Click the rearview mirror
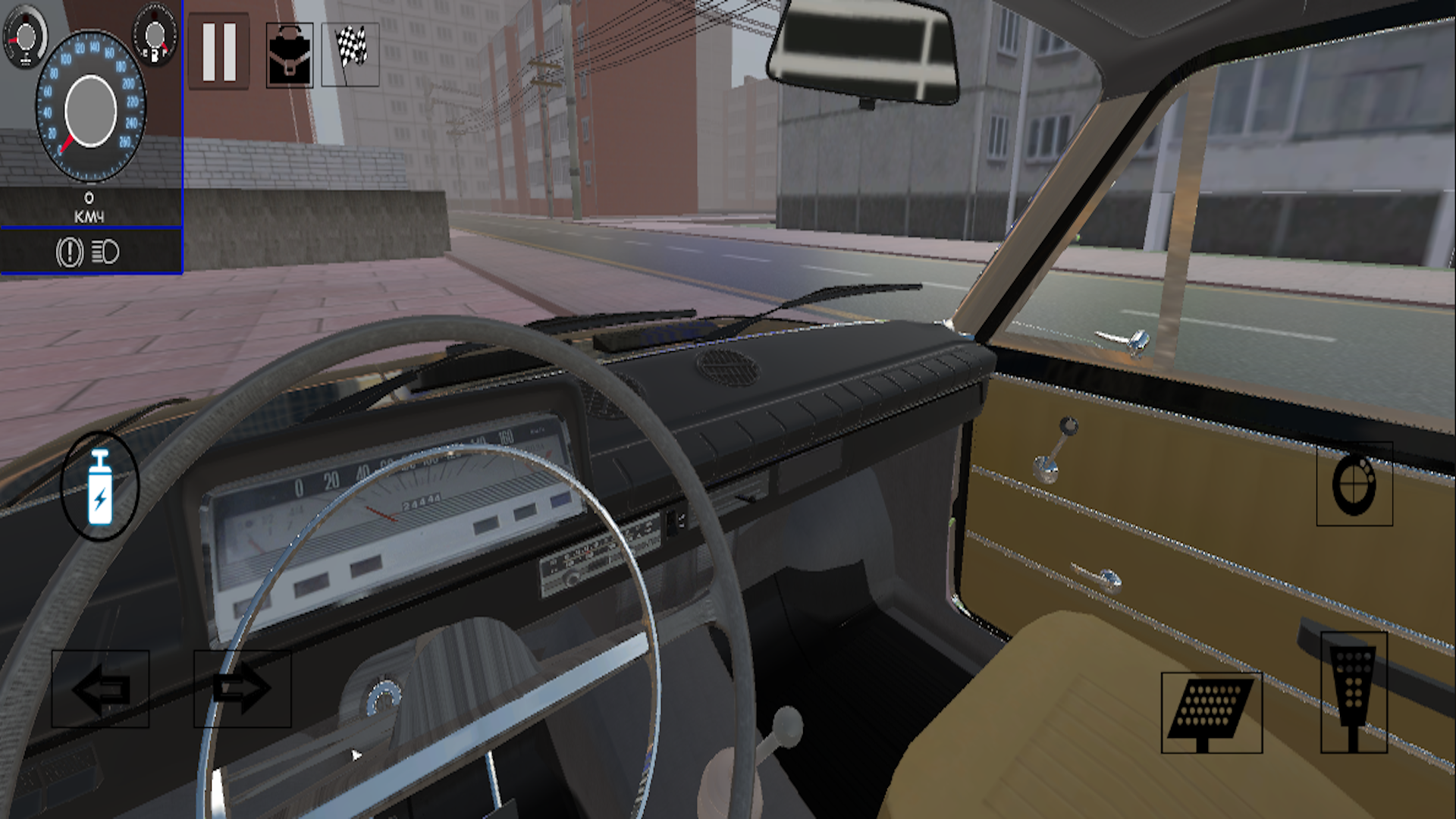This screenshot has width=1456, height=819. (861, 49)
